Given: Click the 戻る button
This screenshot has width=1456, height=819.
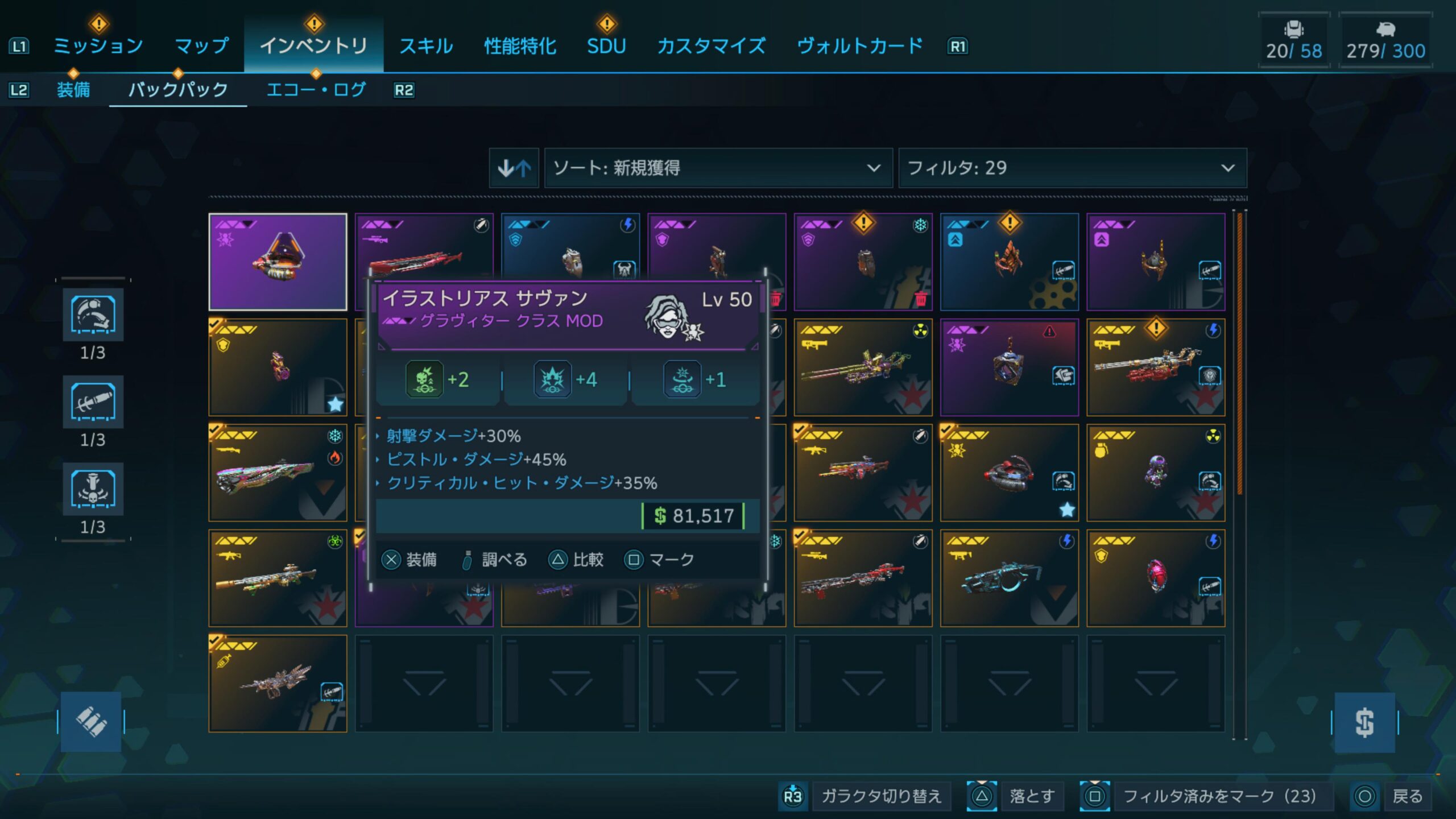Looking at the screenshot, I should pos(1392,796).
